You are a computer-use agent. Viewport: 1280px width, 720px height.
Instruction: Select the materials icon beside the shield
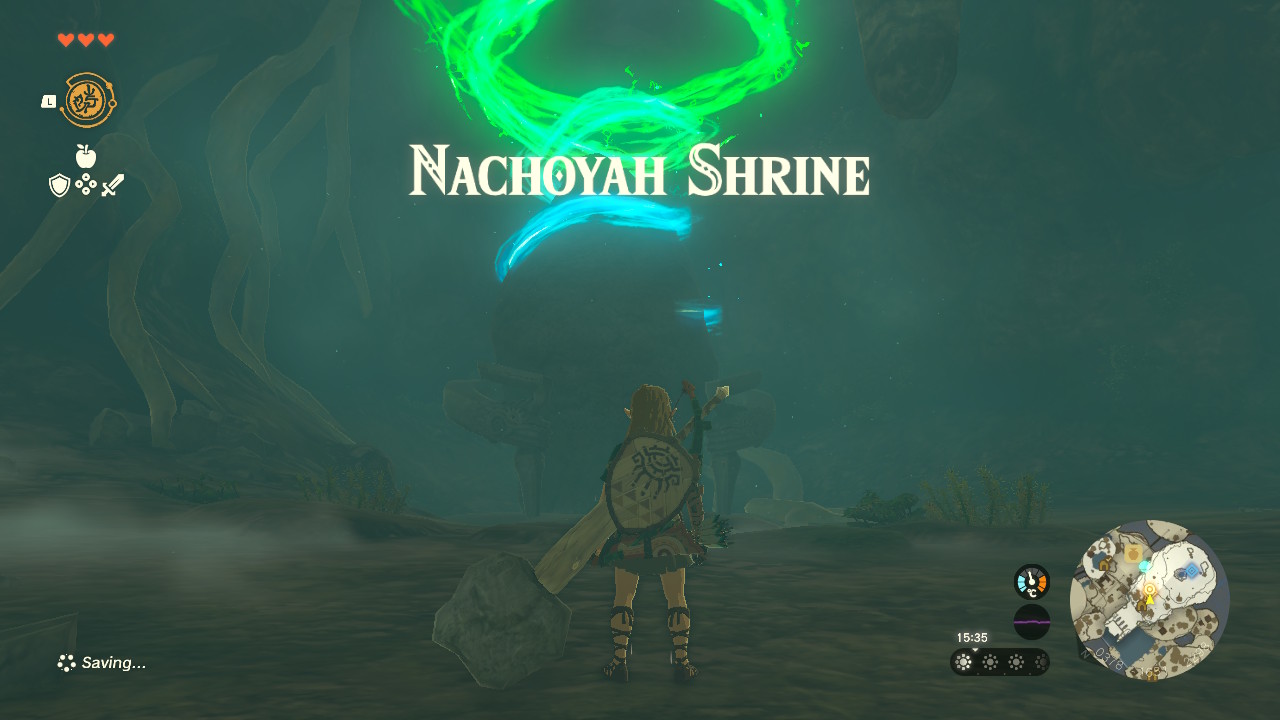(x=86, y=184)
